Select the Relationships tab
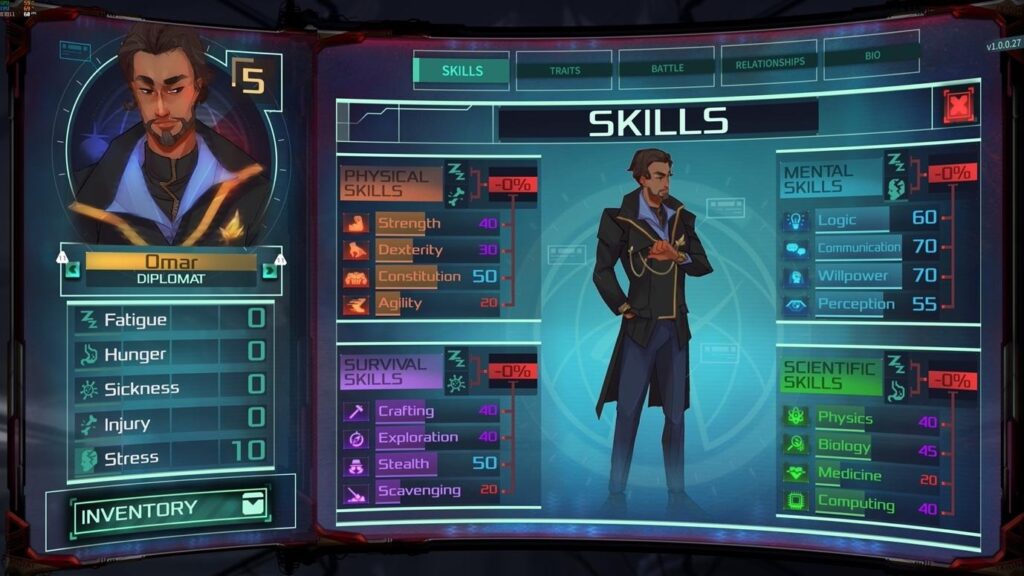Screen dimensions: 1024x576 click(769, 62)
